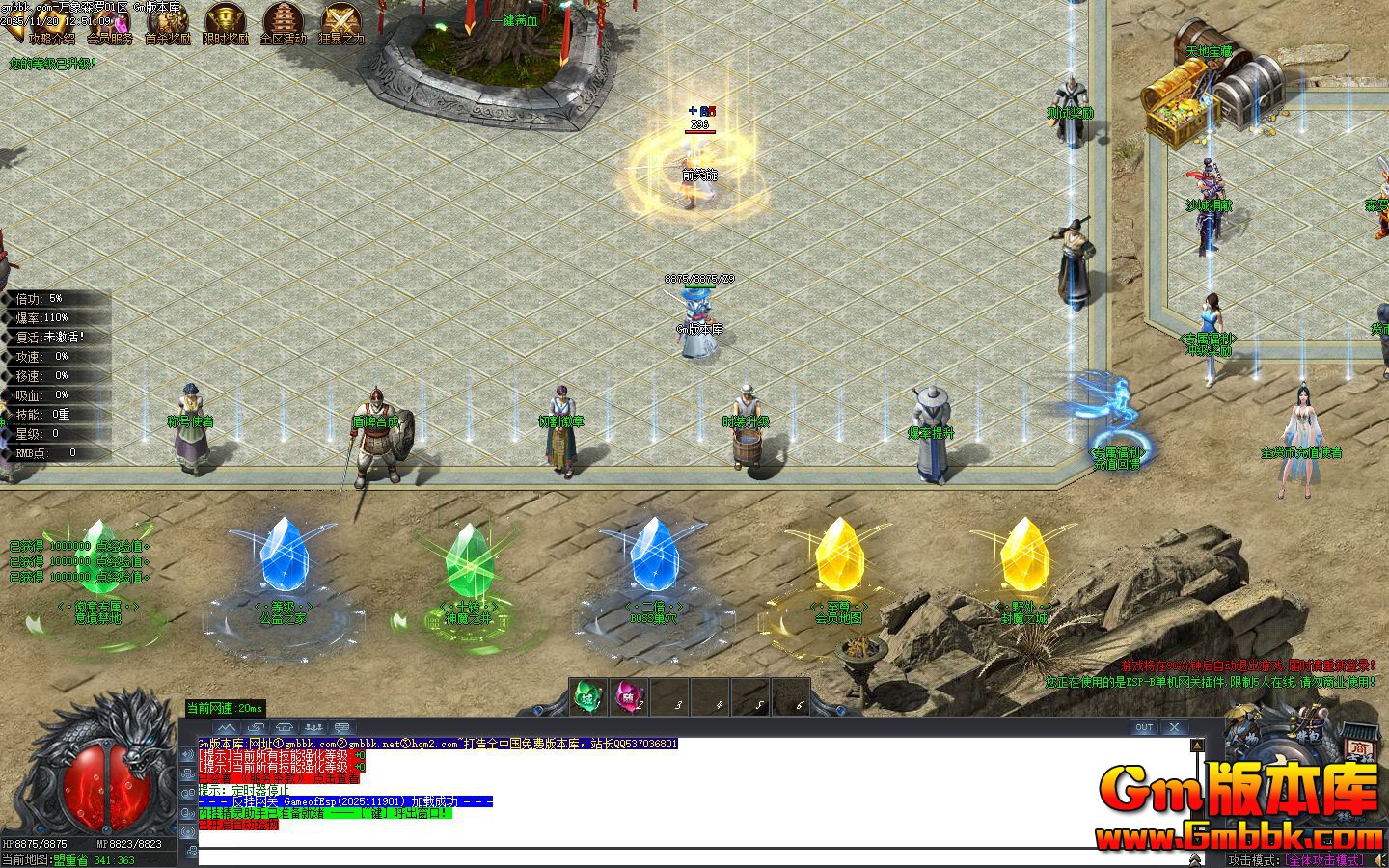The height and width of the screenshot is (868, 1389).
Task: Change the 全体攻击模式 attack mode selector
Action: coord(1325,858)
